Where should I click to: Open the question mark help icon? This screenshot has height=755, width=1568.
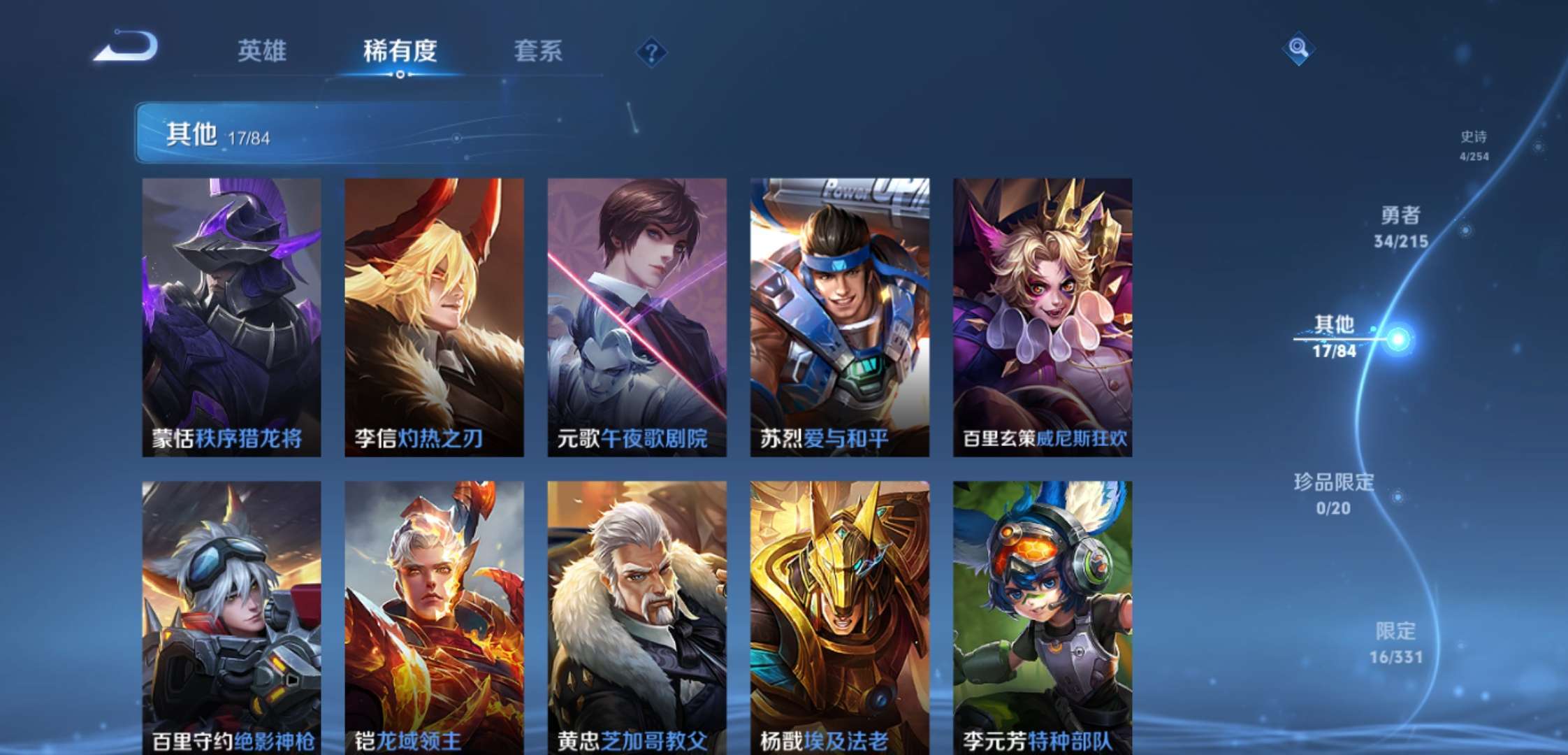[651, 52]
